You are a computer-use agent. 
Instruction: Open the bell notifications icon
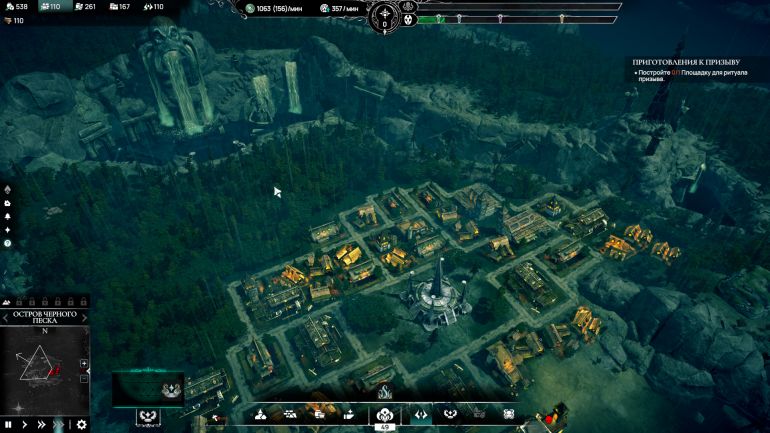click(x=8, y=216)
